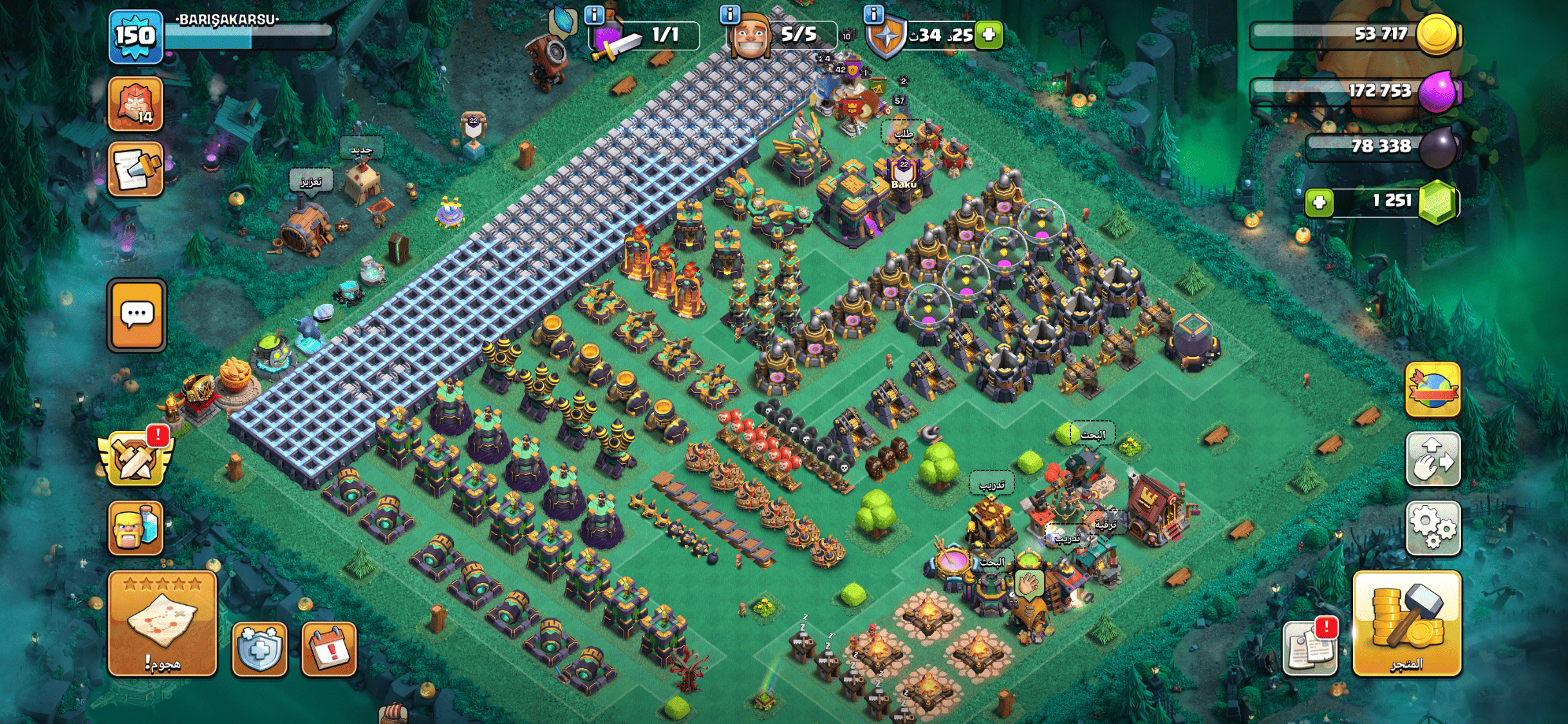Image resolution: width=1568 pixels, height=724 pixels.
Task: Open the chat panel speech bubble
Action: pos(136,315)
